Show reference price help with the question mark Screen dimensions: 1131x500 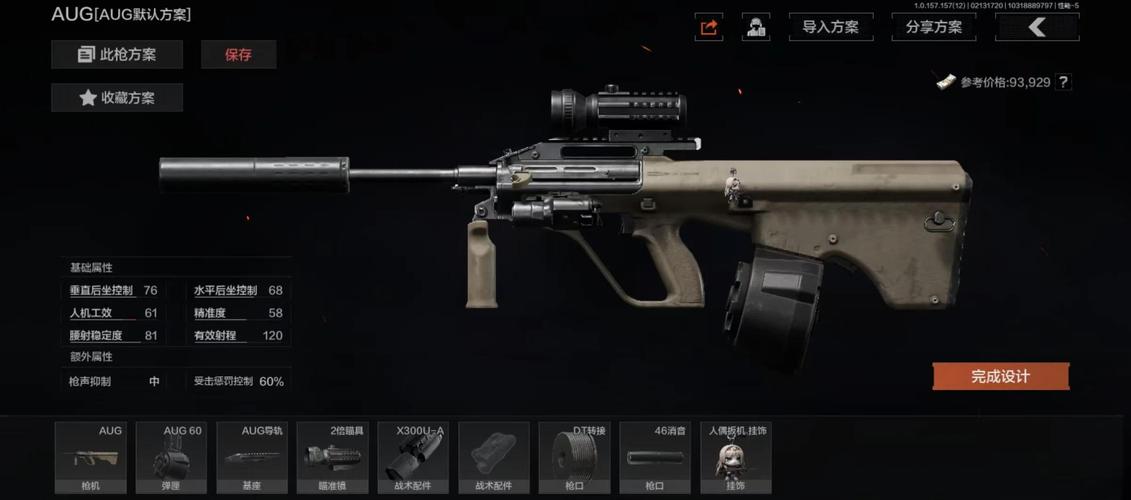tap(1063, 82)
